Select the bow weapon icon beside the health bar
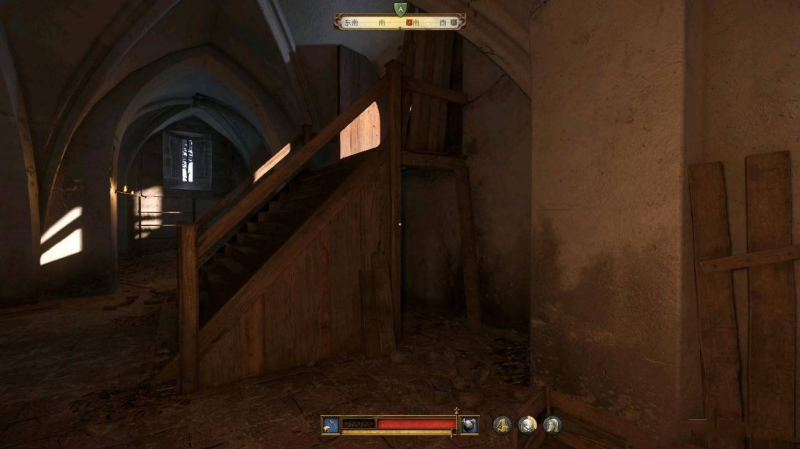 330,424
